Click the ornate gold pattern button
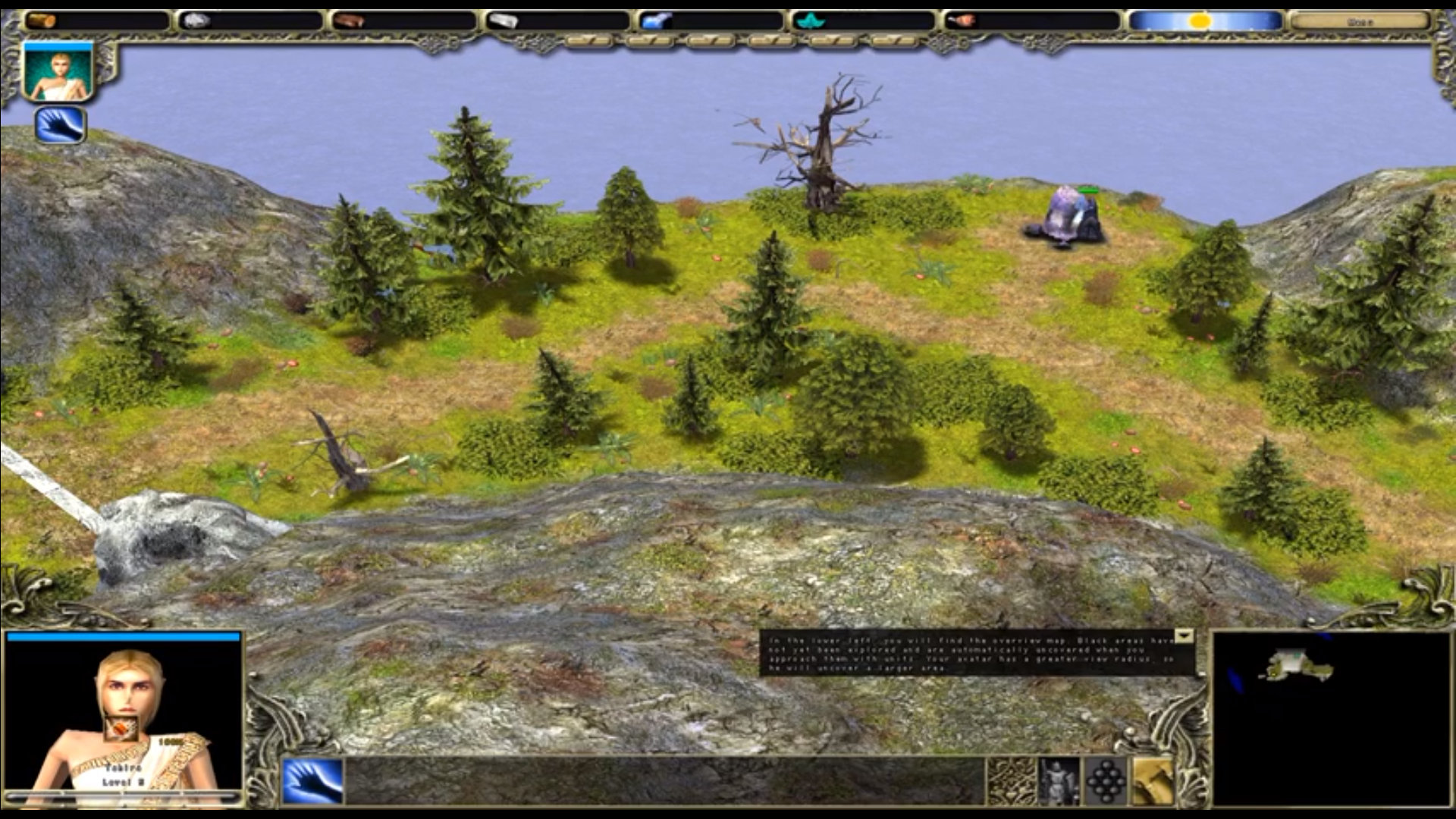 [x=1012, y=781]
